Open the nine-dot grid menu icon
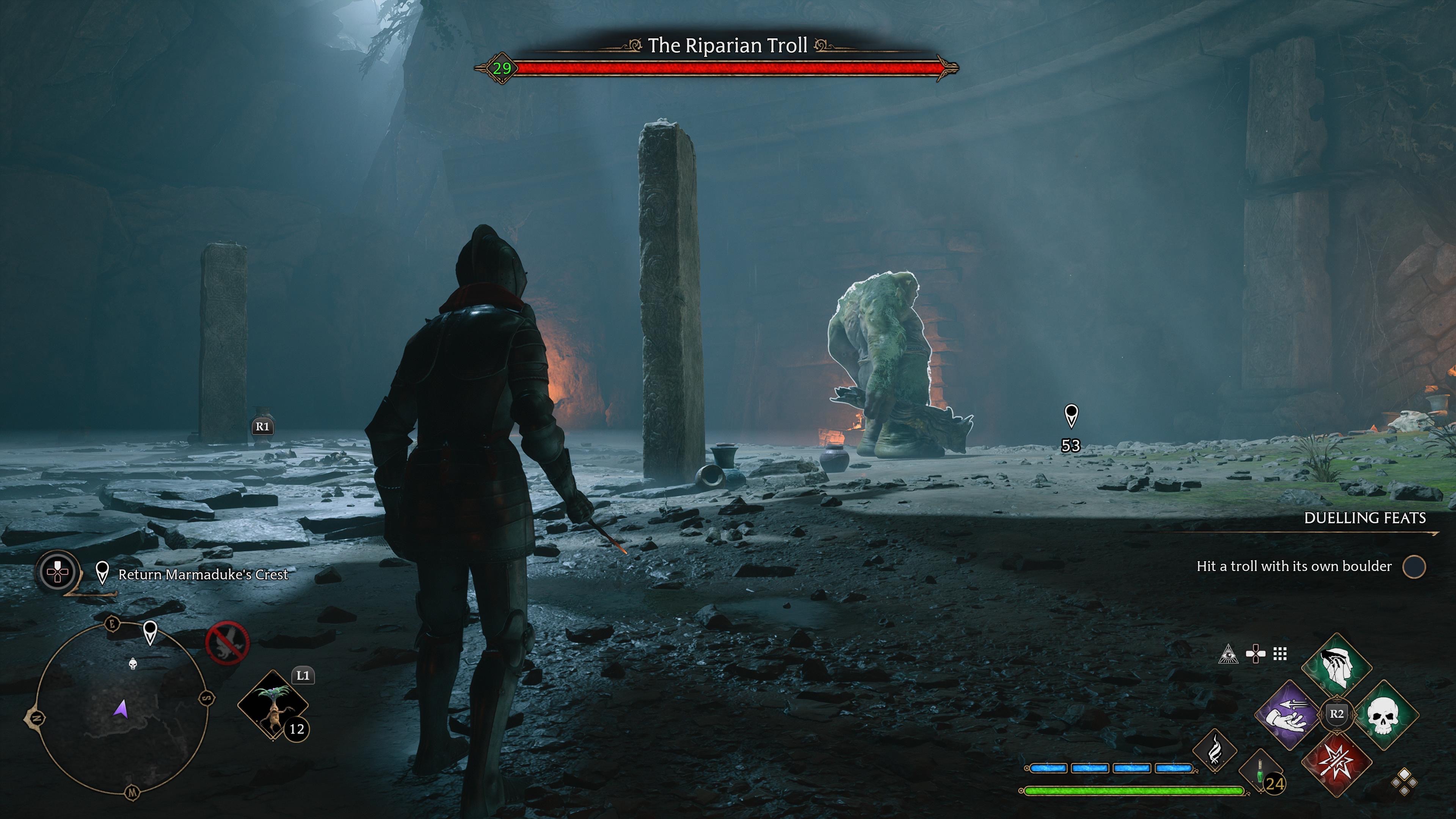Image resolution: width=1456 pixels, height=819 pixels. 1280,654
